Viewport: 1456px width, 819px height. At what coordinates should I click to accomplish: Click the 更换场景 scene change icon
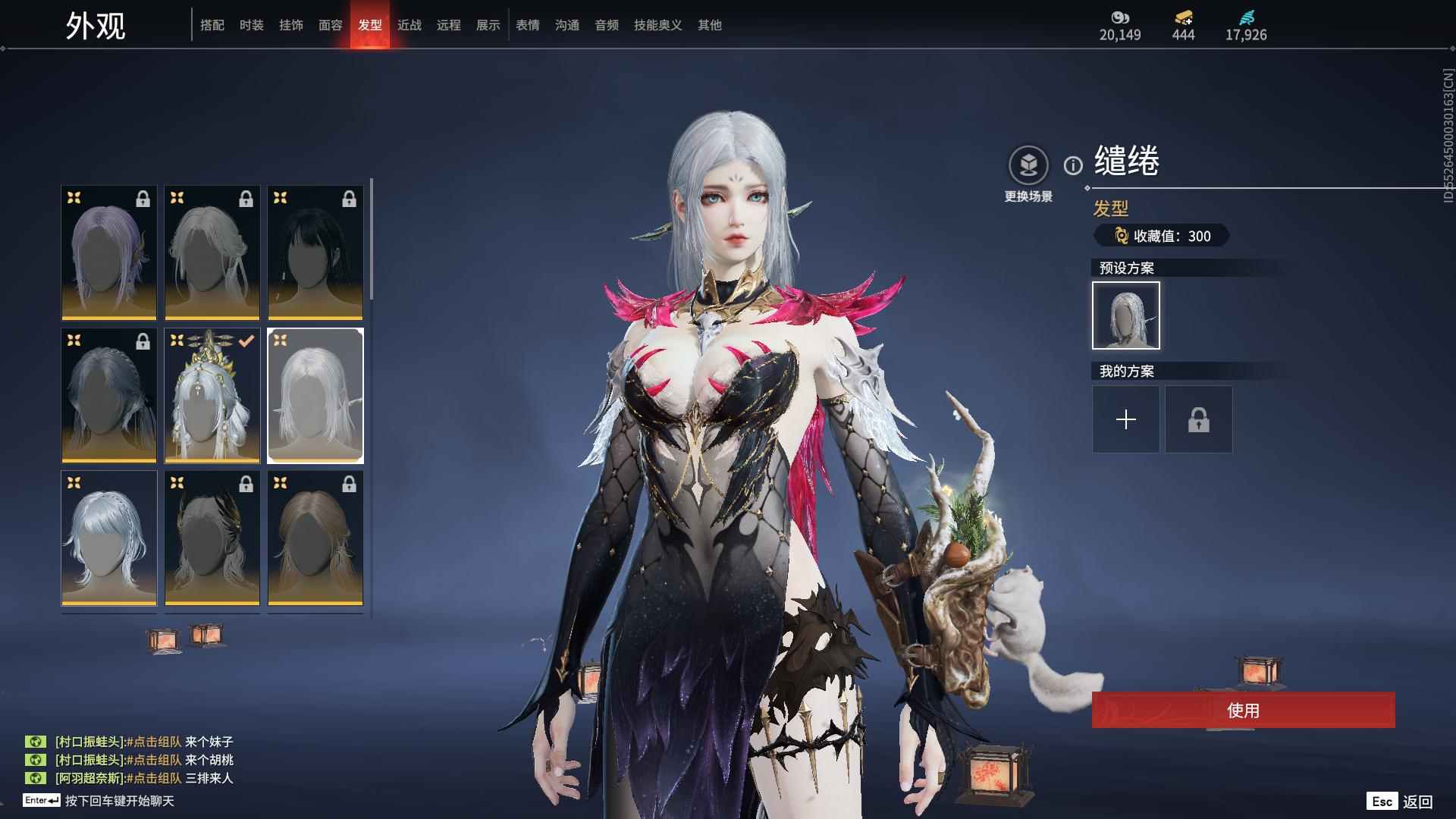[x=1028, y=165]
